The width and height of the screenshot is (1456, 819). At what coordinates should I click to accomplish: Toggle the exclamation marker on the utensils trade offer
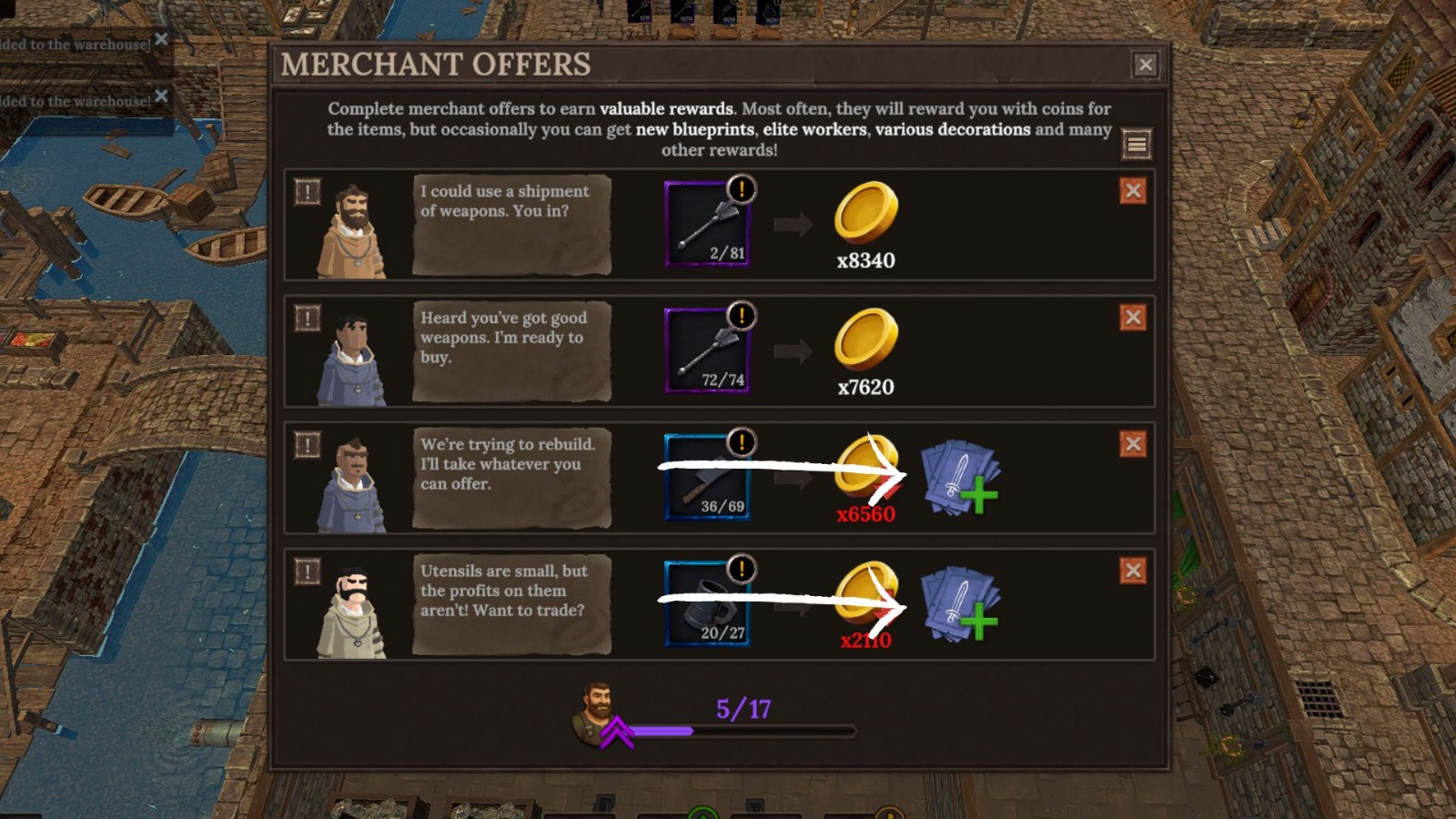307,571
